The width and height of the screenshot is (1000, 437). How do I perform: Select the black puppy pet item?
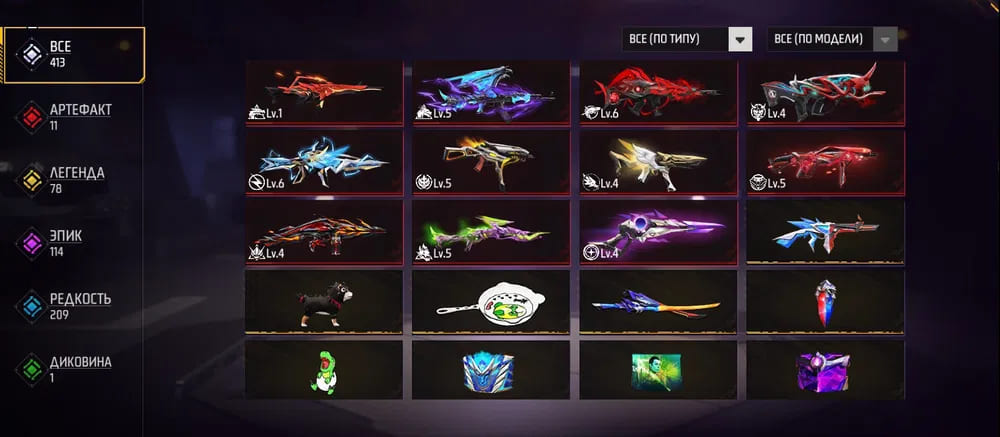click(x=324, y=301)
